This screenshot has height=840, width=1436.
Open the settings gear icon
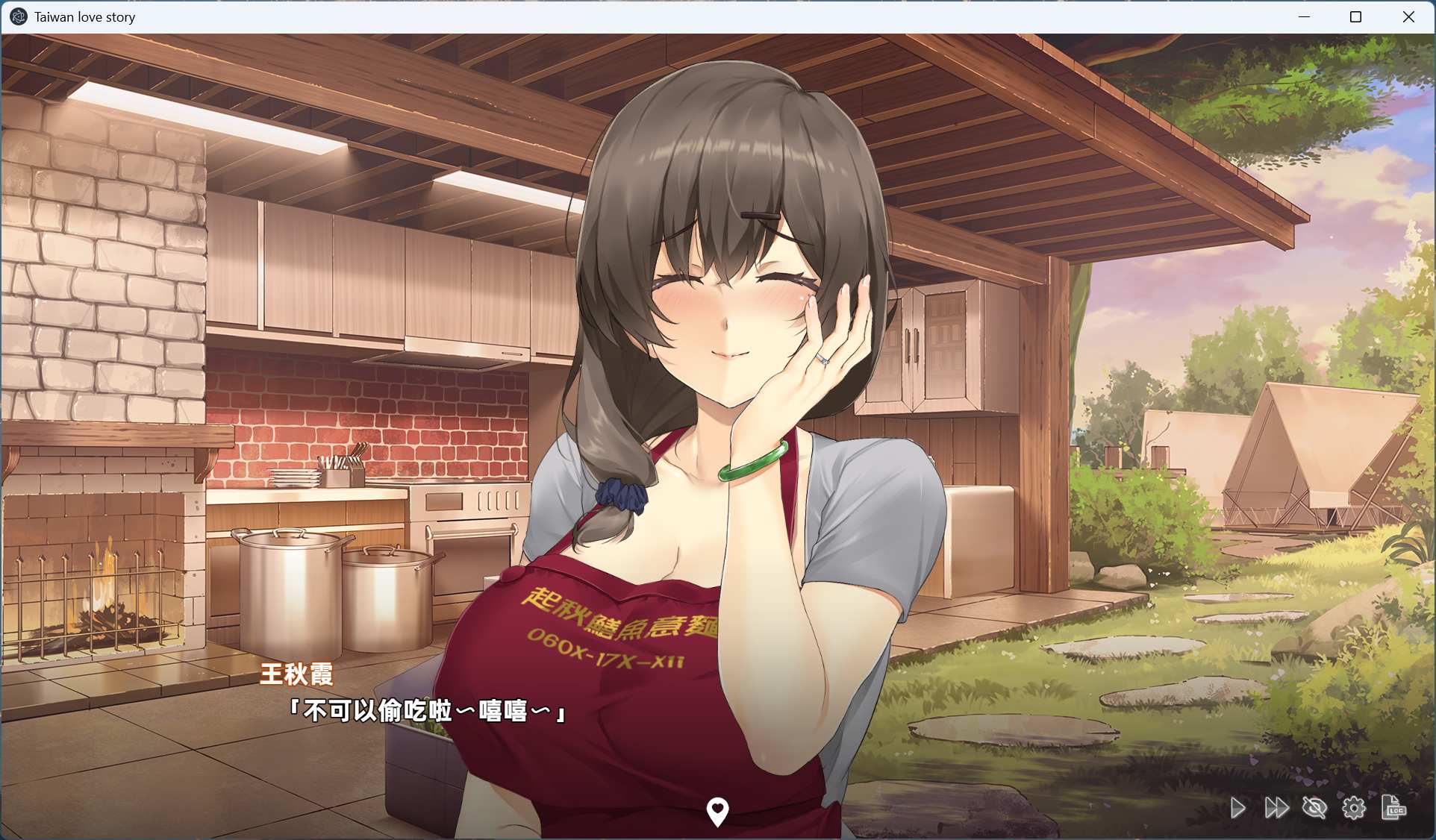[1354, 808]
